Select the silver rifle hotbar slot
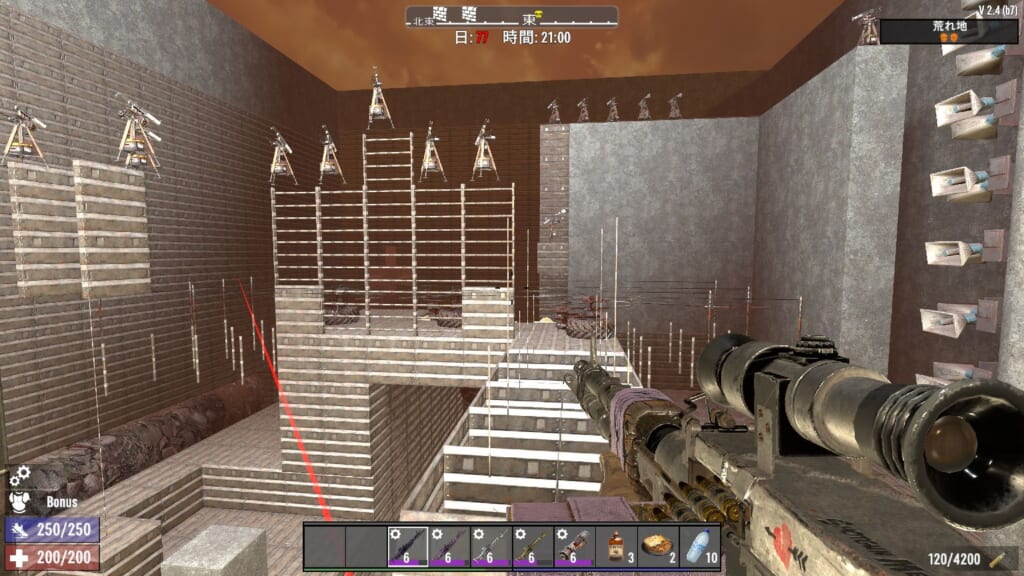Image resolution: width=1024 pixels, height=576 pixels. coord(491,547)
